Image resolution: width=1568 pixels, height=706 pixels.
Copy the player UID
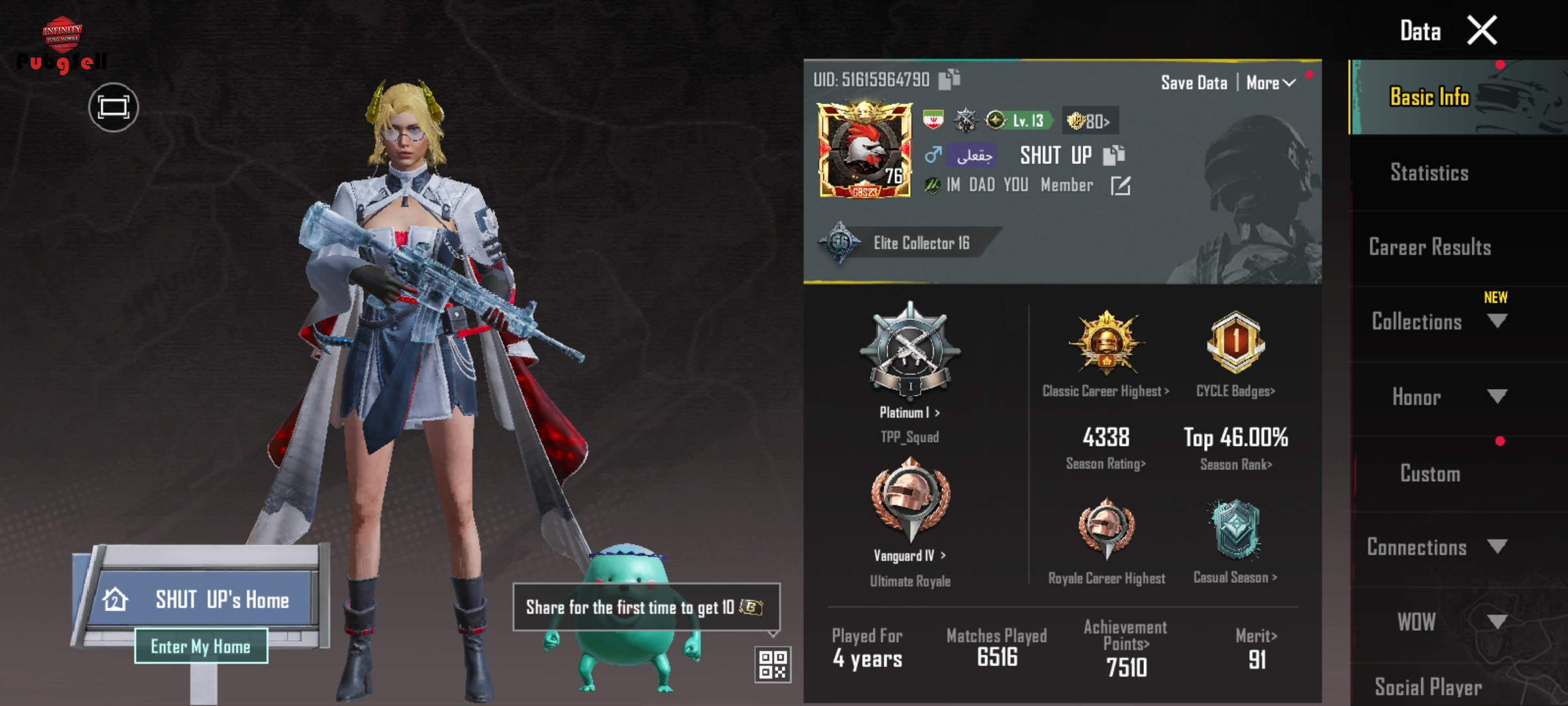point(949,79)
